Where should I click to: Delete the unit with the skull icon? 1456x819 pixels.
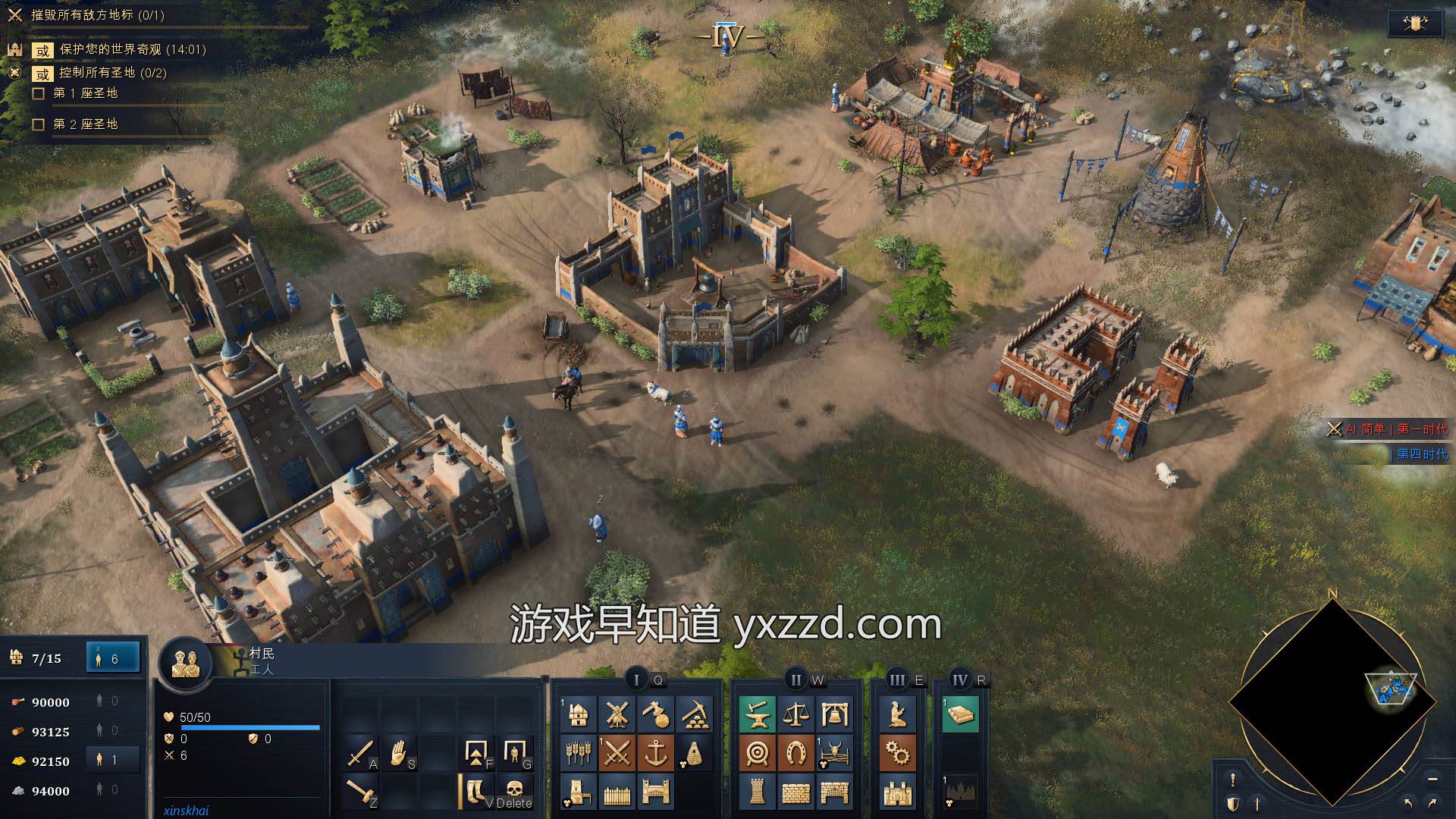[x=513, y=791]
